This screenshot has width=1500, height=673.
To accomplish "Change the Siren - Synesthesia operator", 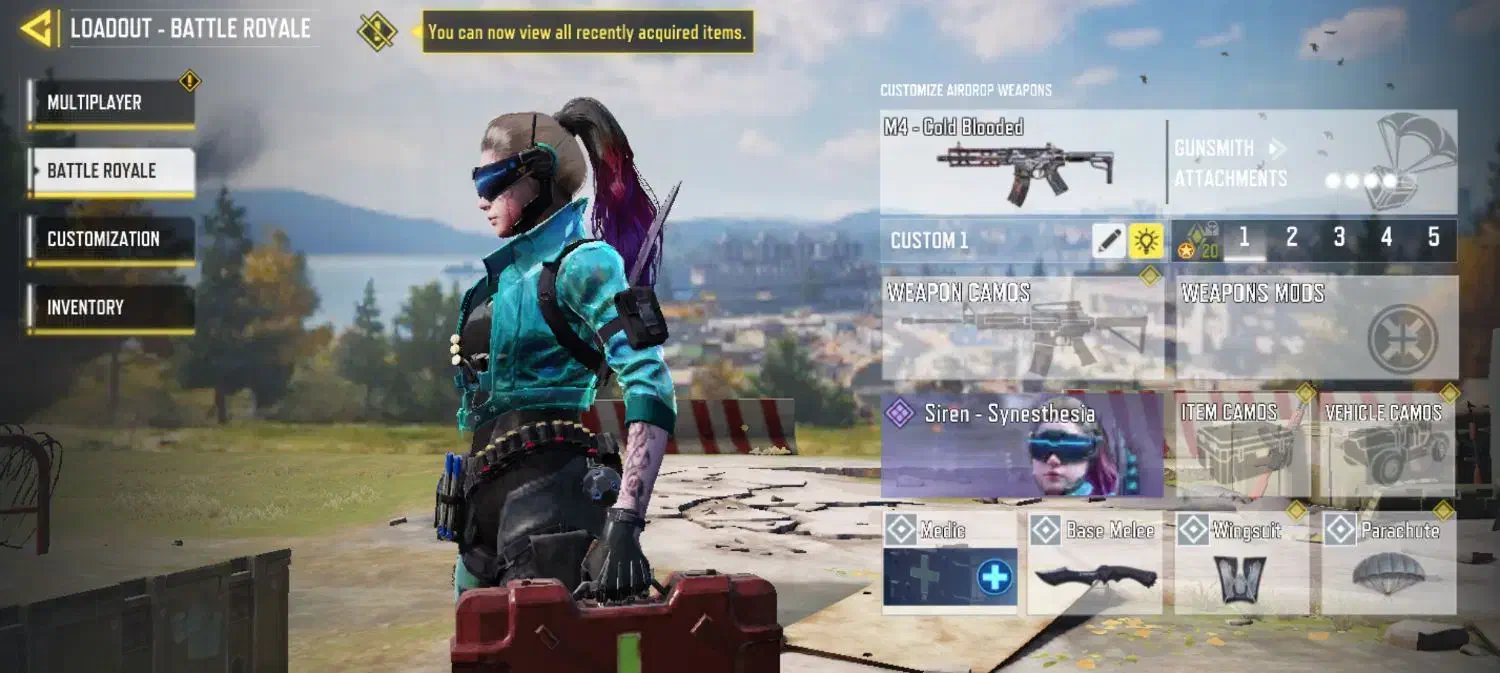I will pyautogui.click(x=1022, y=445).
